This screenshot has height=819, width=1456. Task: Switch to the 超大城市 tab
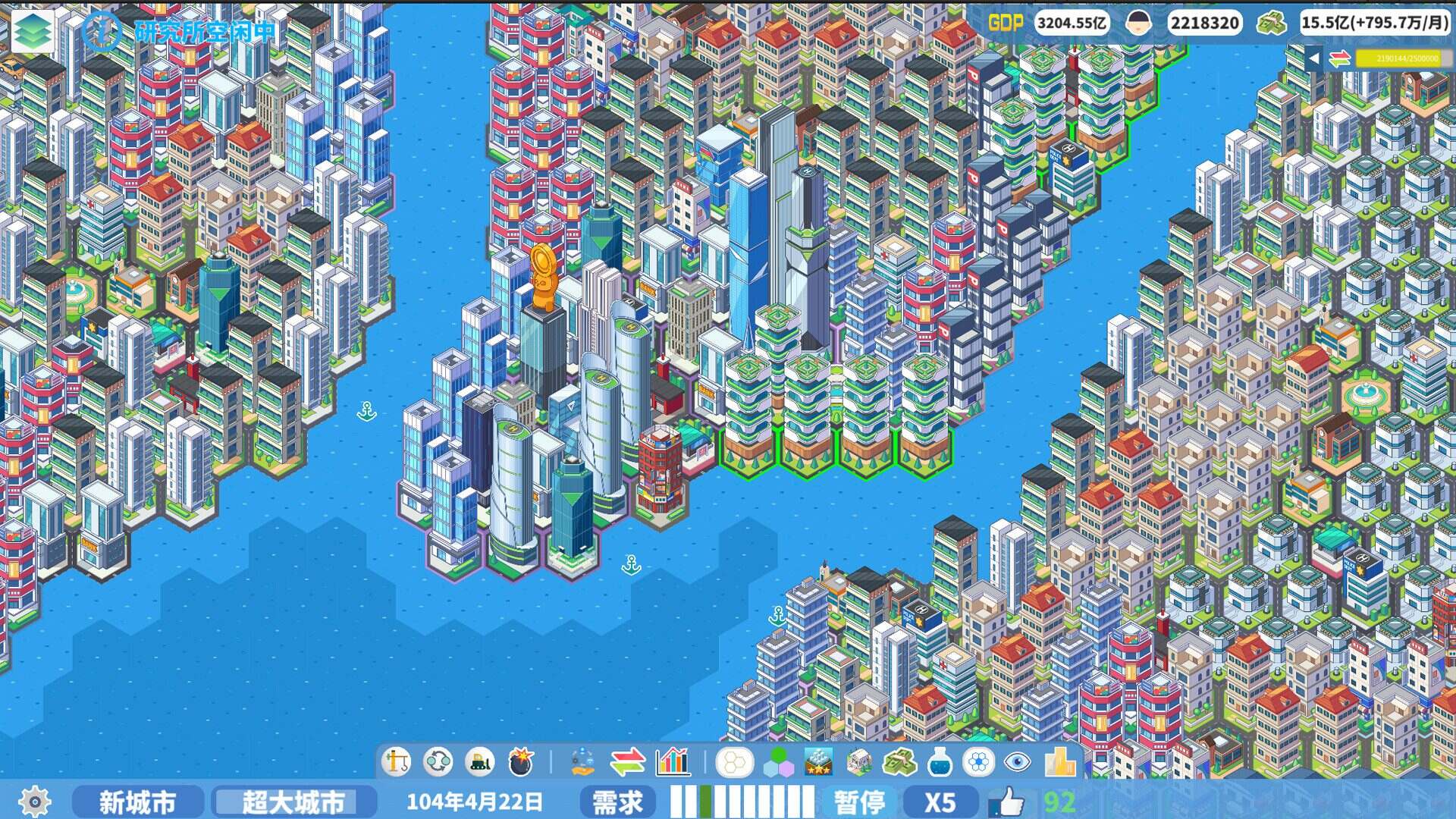pos(295,801)
